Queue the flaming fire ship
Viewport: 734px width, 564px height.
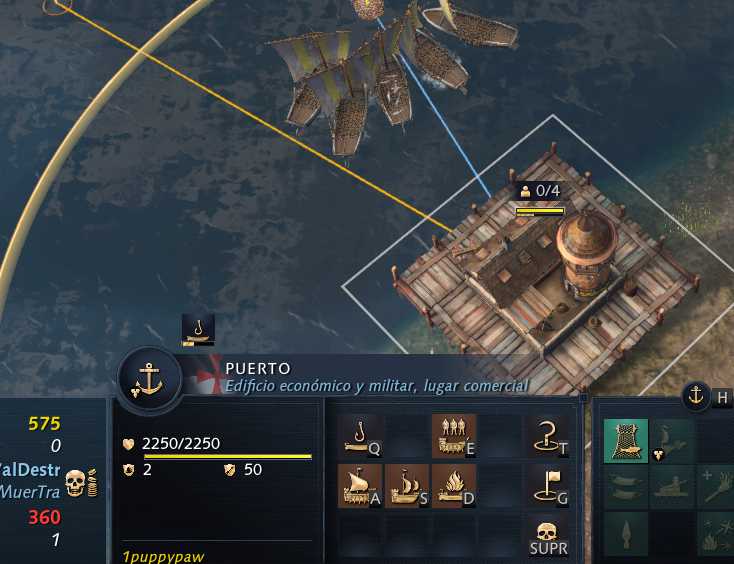(x=453, y=485)
